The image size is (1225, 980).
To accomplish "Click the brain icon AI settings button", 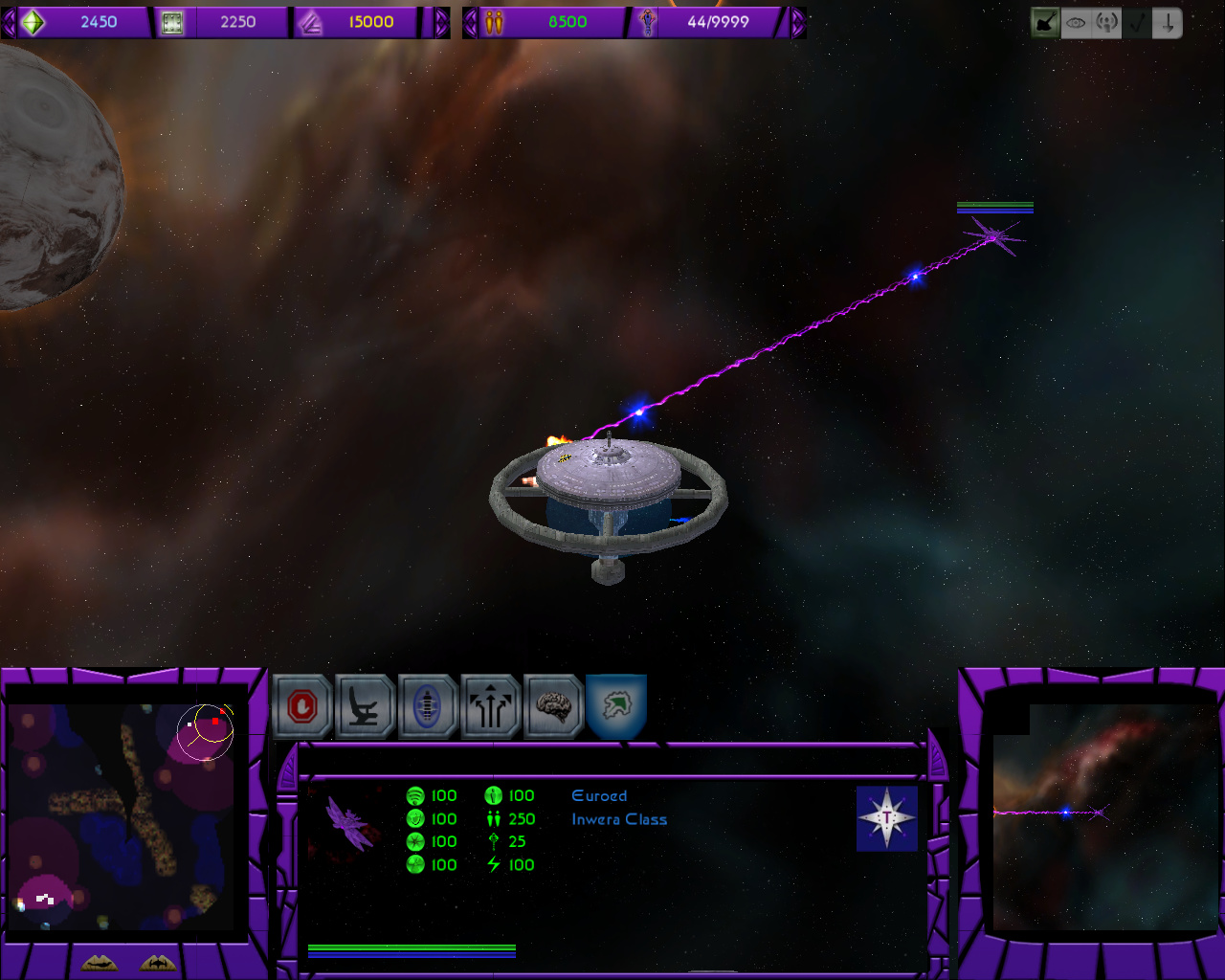I will pos(553,707).
